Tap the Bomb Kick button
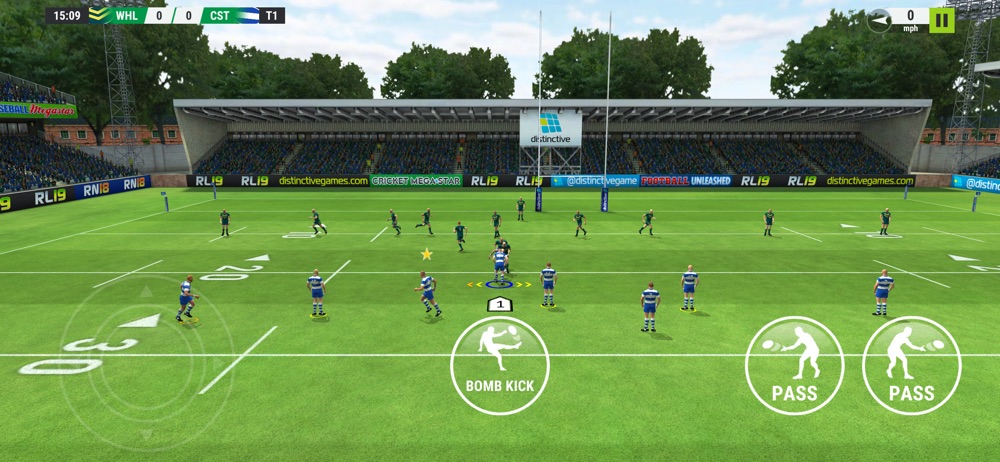The image size is (1000, 462). [499, 365]
